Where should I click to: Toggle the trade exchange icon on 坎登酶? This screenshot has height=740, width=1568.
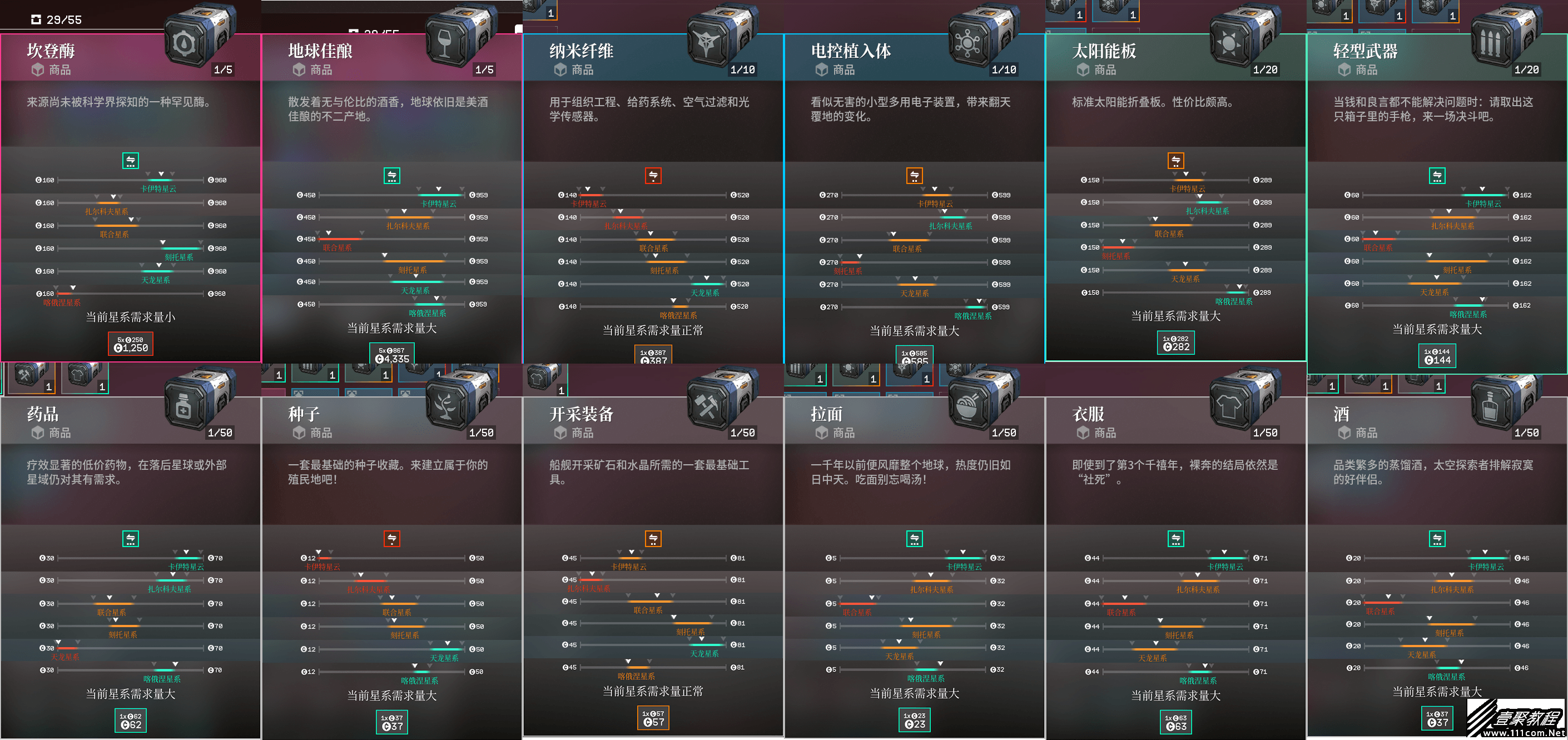pos(131,160)
